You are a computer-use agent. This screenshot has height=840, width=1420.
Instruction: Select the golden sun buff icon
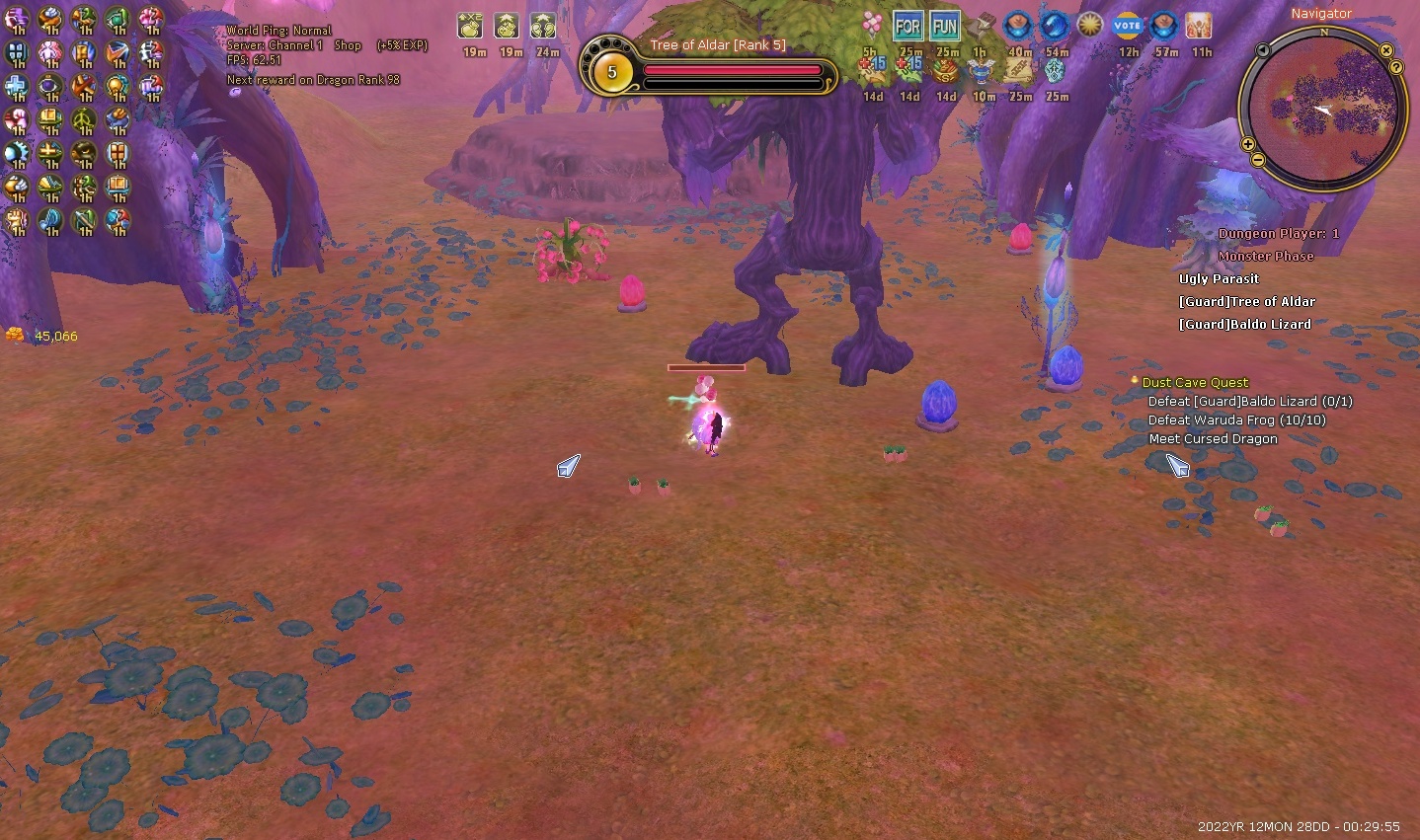point(1090,27)
